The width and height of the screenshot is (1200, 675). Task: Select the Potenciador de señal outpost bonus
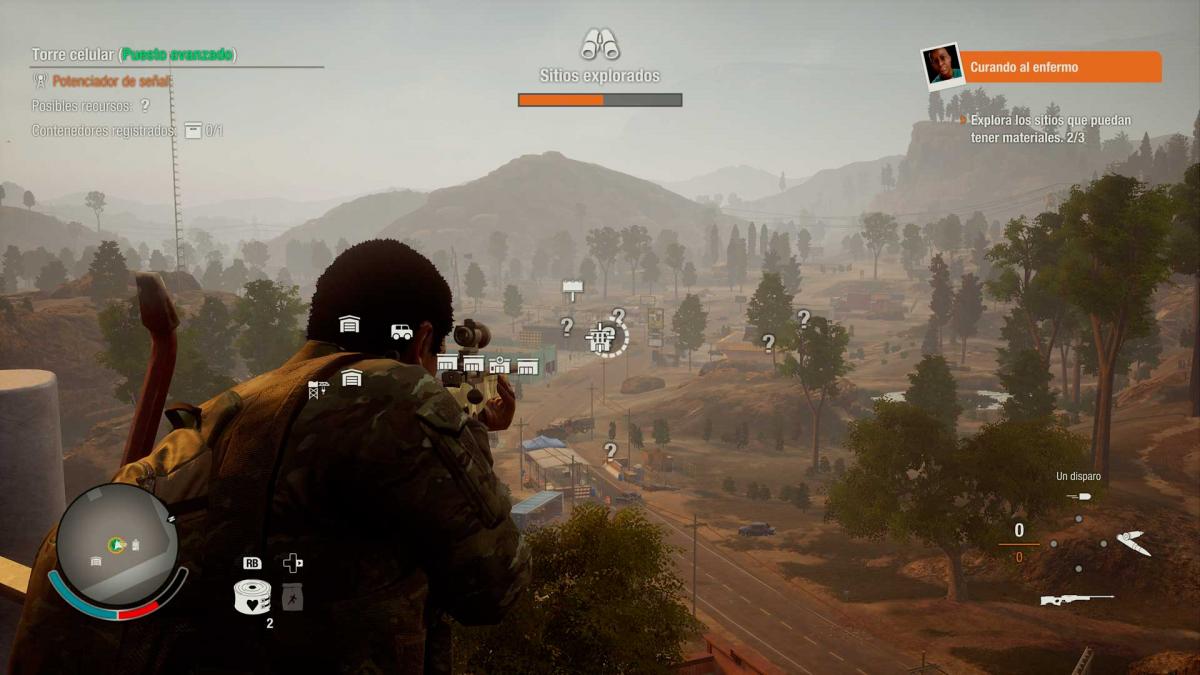click(x=111, y=81)
